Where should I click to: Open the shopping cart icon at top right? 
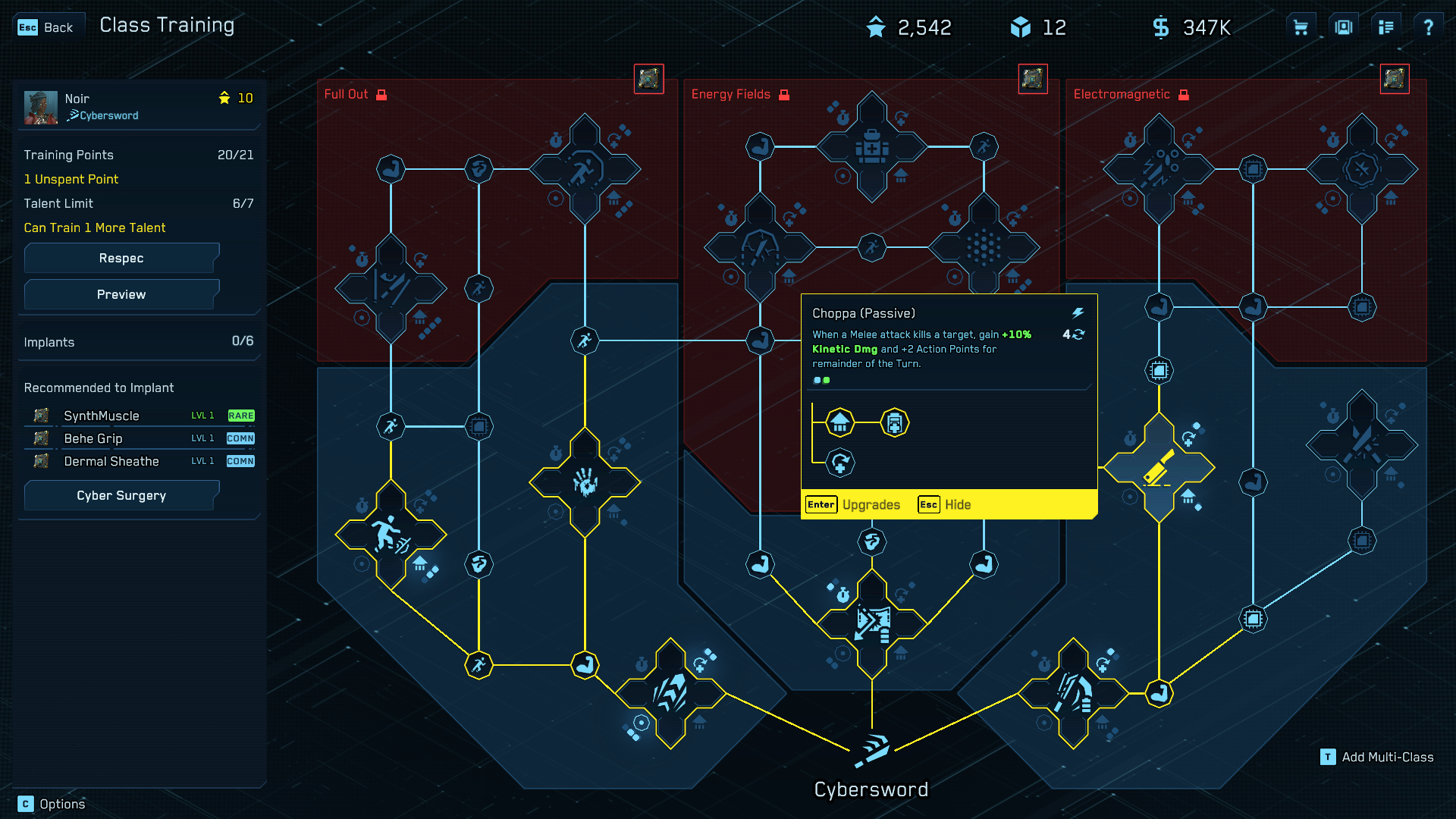coord(1300,26)
